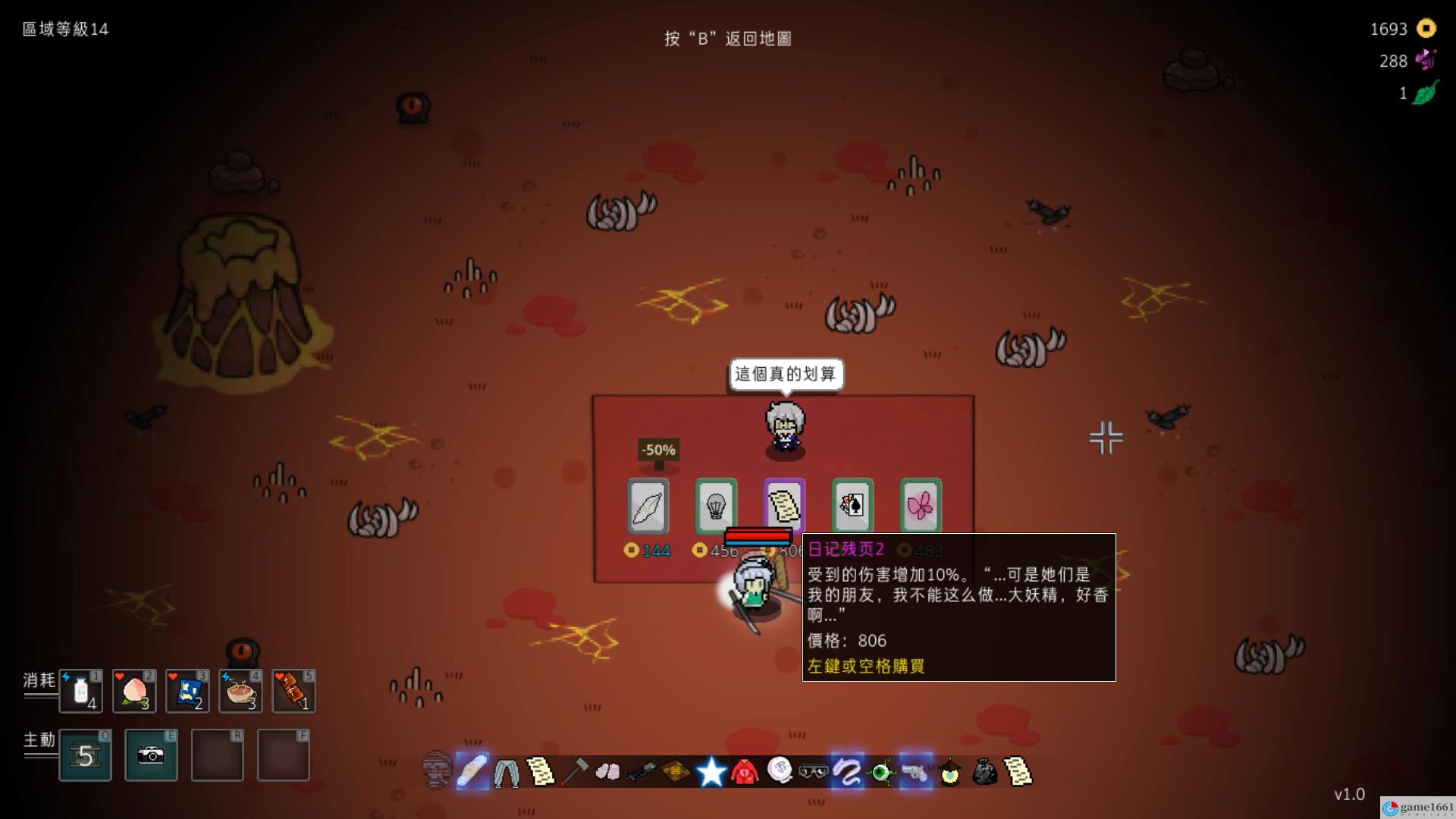Use the milk bottle consumable
1456x819 pixels.
(81, 692)
